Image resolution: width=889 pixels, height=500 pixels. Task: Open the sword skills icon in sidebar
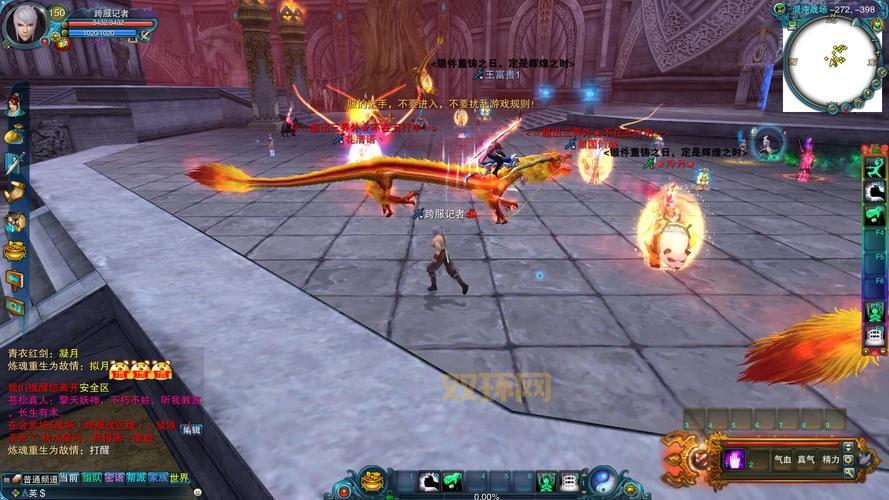[15, 162]
